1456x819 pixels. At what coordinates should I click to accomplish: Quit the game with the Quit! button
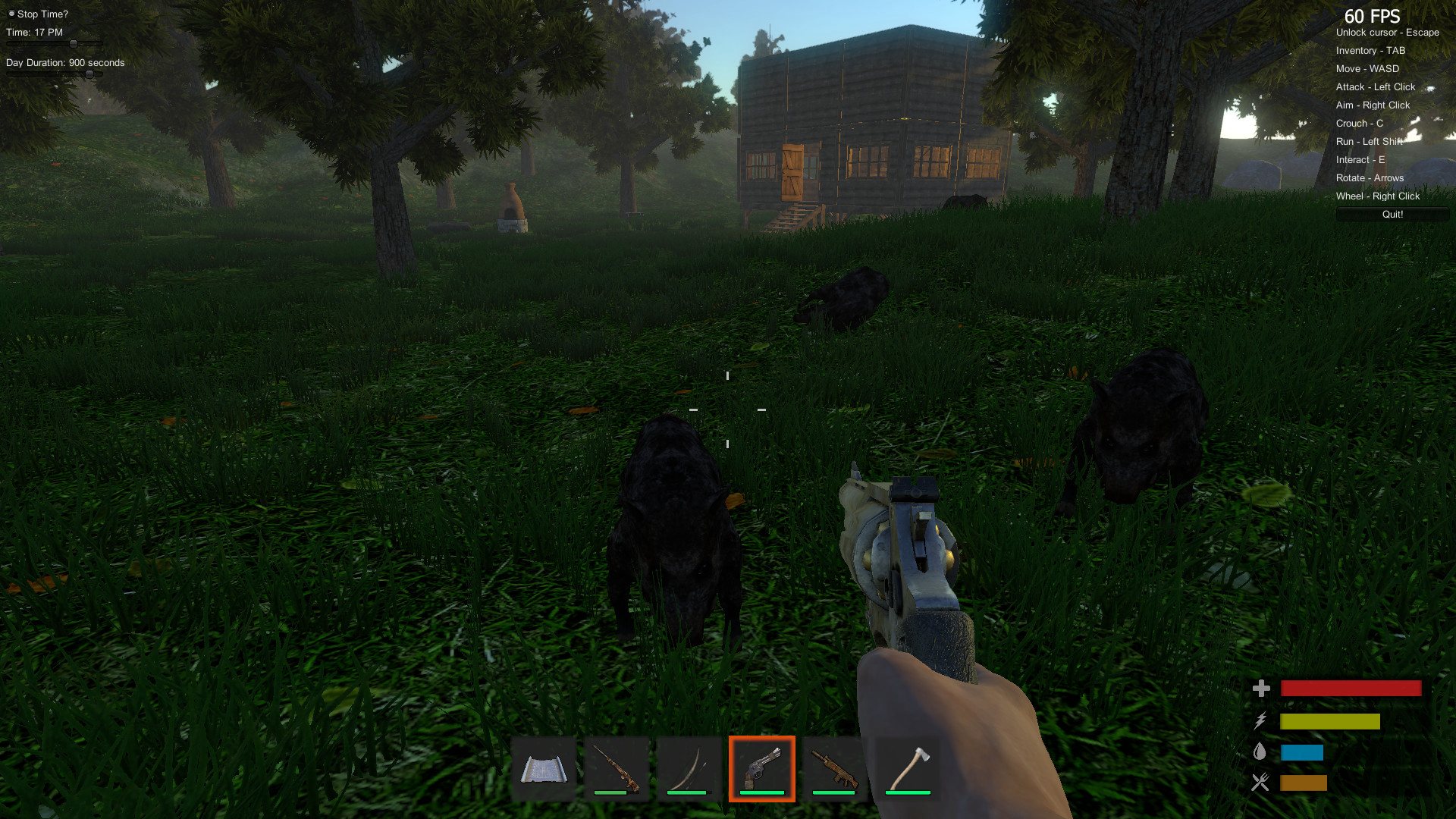point(1392,215)
